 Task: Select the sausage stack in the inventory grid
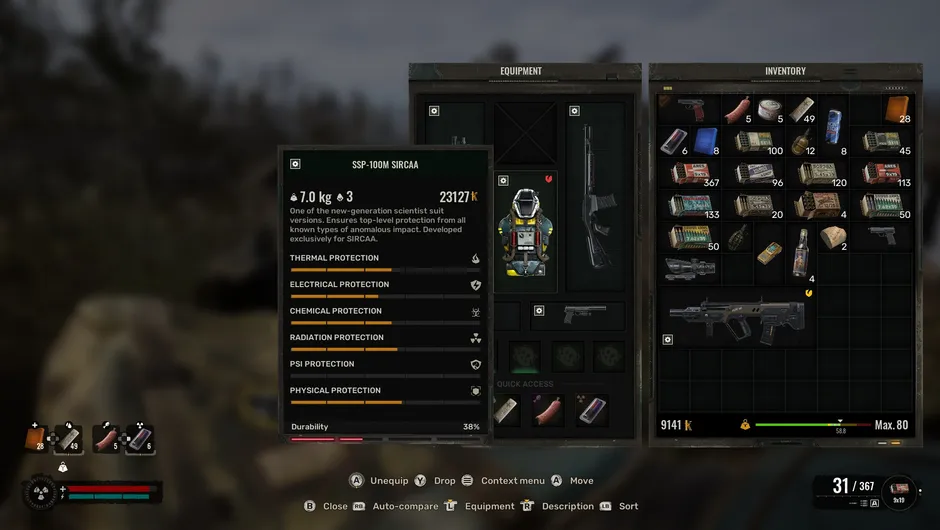coord(738,108)
